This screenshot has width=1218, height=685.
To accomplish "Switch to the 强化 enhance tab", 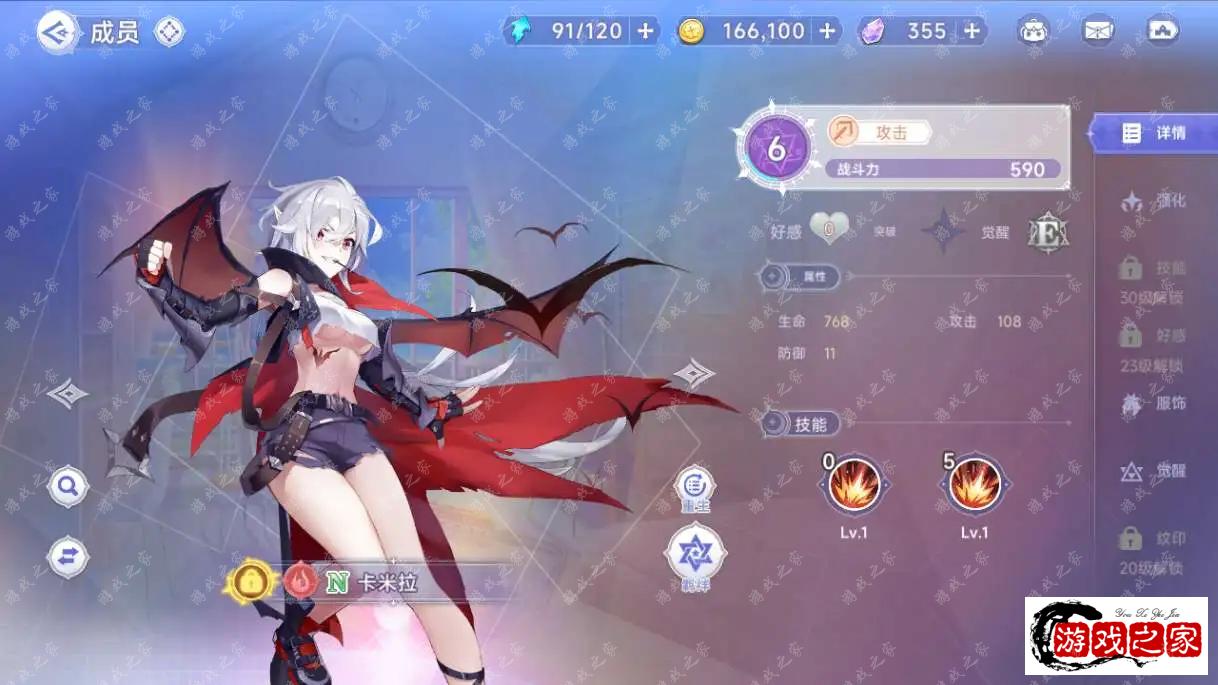I will [x=1153, y=202].
